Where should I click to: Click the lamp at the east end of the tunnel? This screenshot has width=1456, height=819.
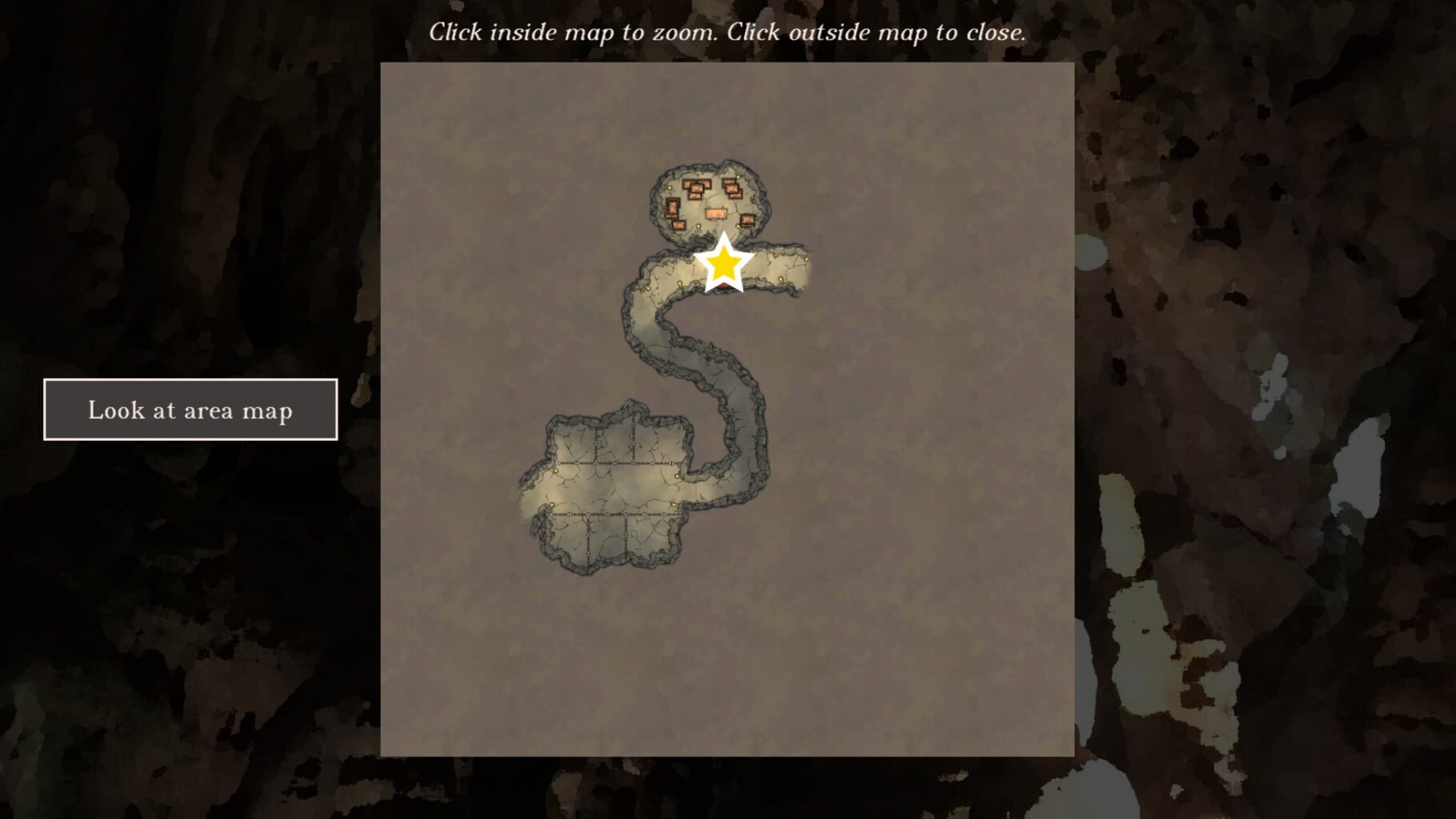pyautogui.click(x=806, y=259)
